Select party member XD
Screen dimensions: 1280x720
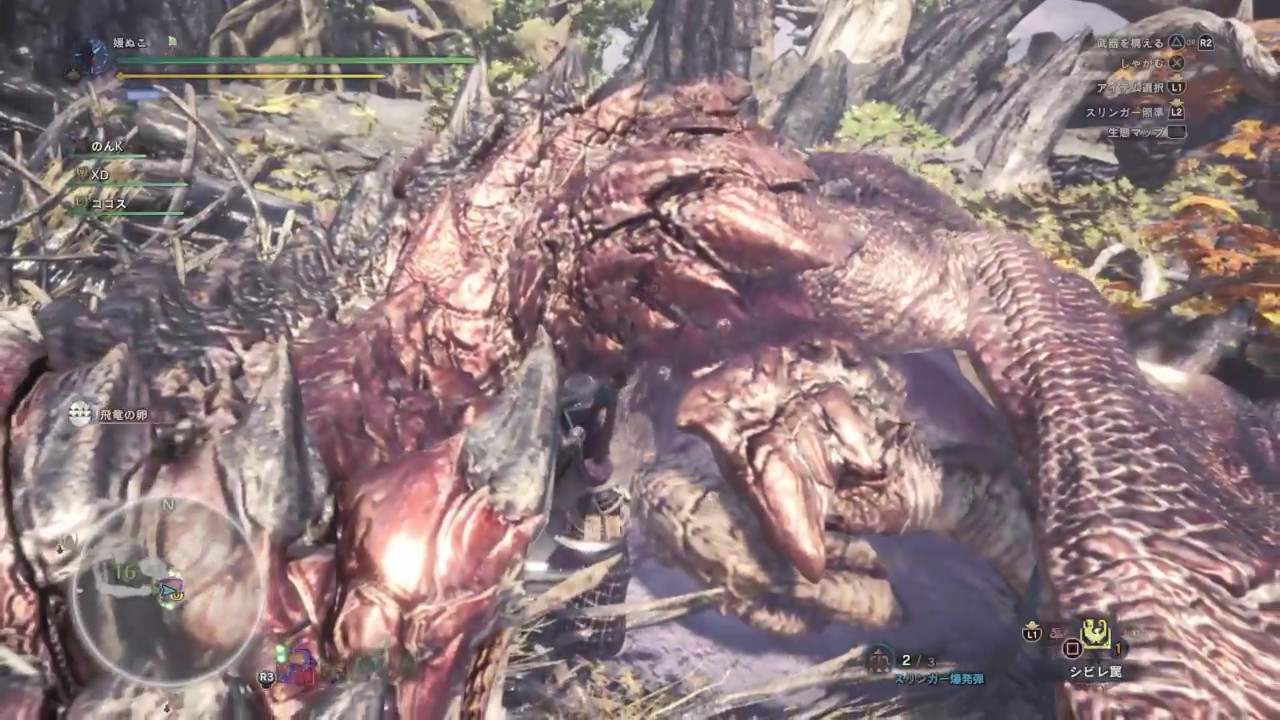99,175
